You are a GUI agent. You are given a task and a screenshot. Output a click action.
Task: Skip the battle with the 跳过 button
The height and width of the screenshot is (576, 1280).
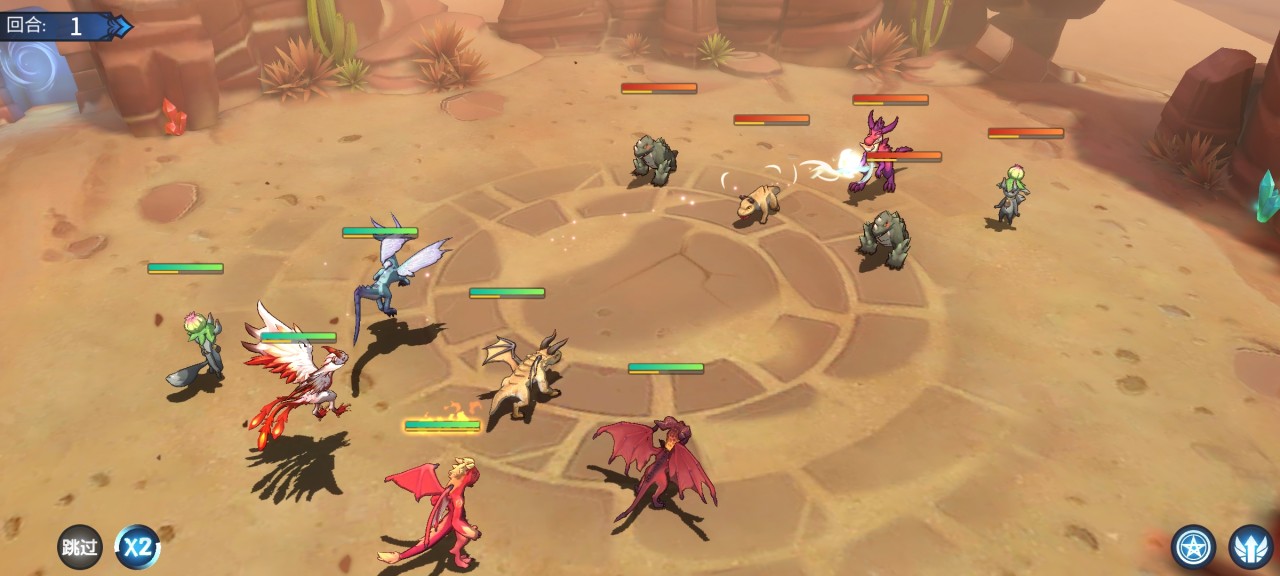coord(79,547)
